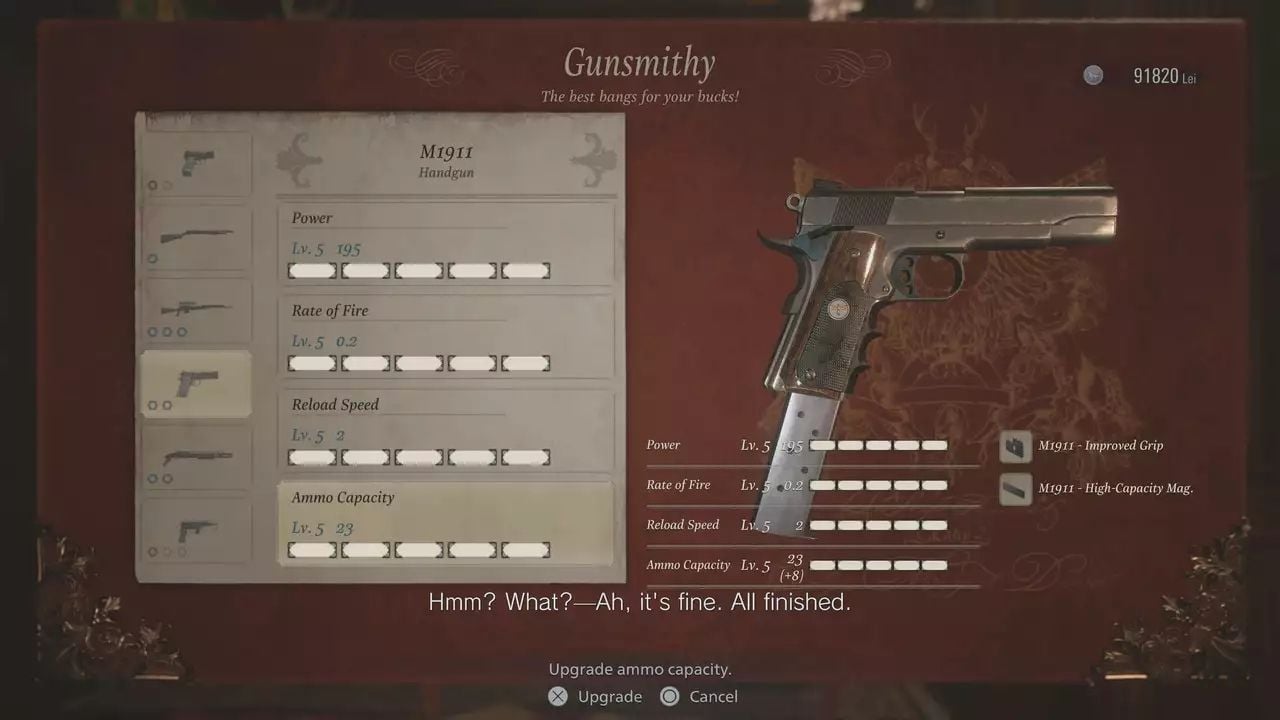This screenshot has width=1280, height=720.
Task: Choose the scoped sniper rifle thumbnail
Action: pos(196,310)
